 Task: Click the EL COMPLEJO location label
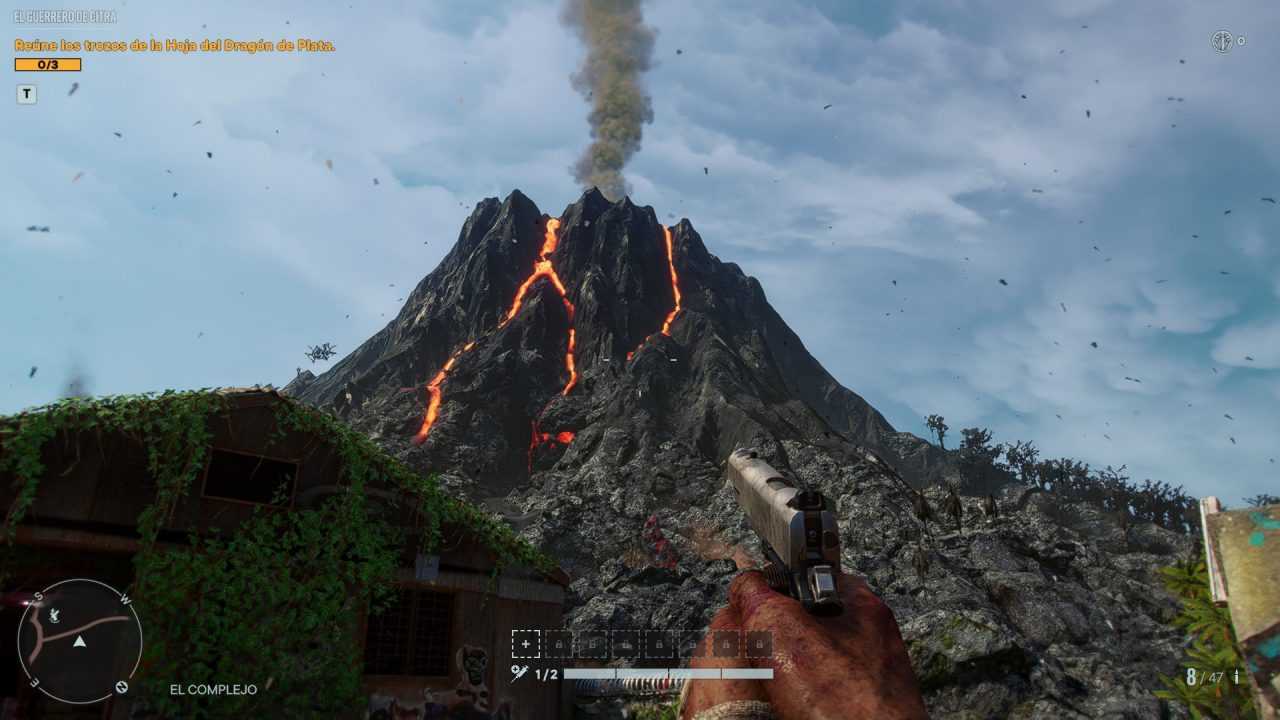click(215, 689)
